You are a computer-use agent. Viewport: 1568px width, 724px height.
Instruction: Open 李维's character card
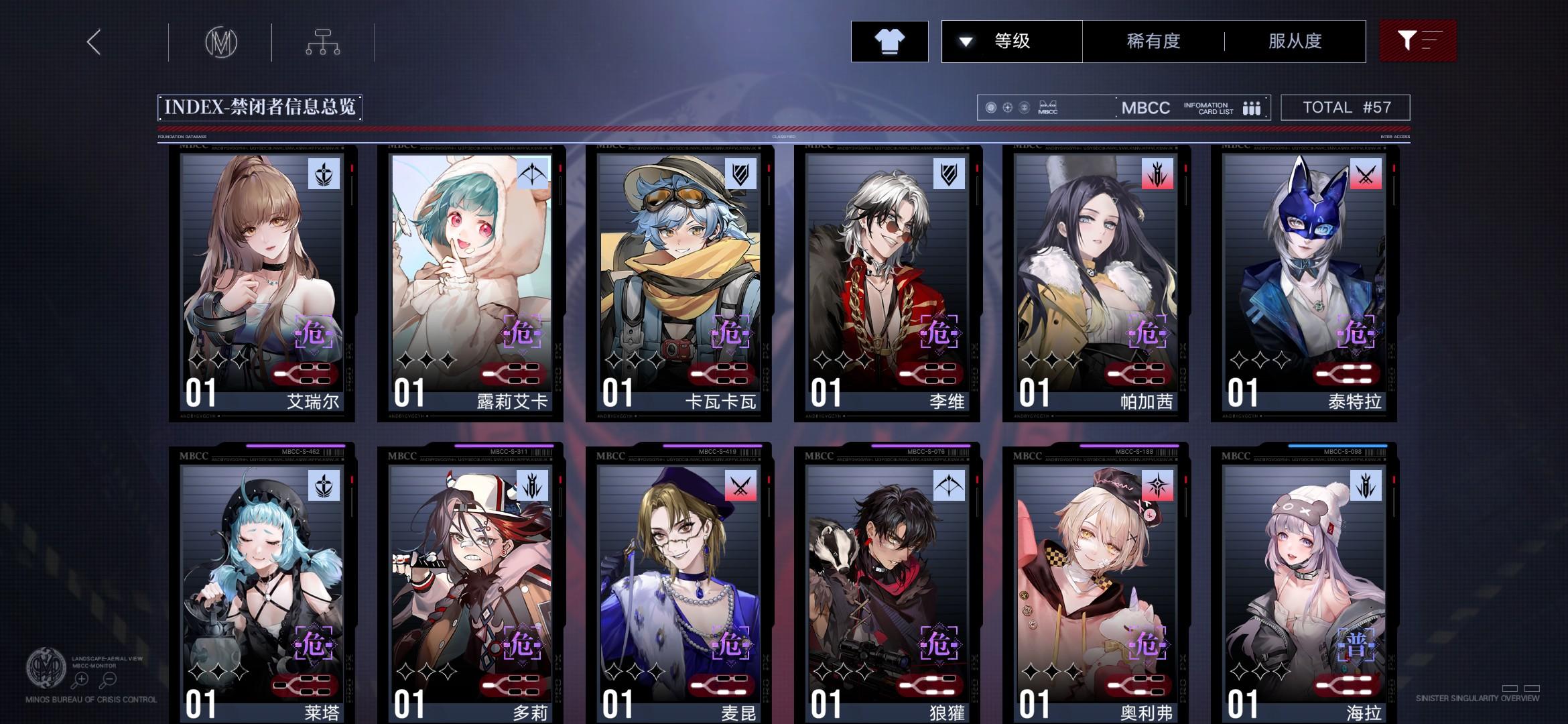(x=885, y=282)
